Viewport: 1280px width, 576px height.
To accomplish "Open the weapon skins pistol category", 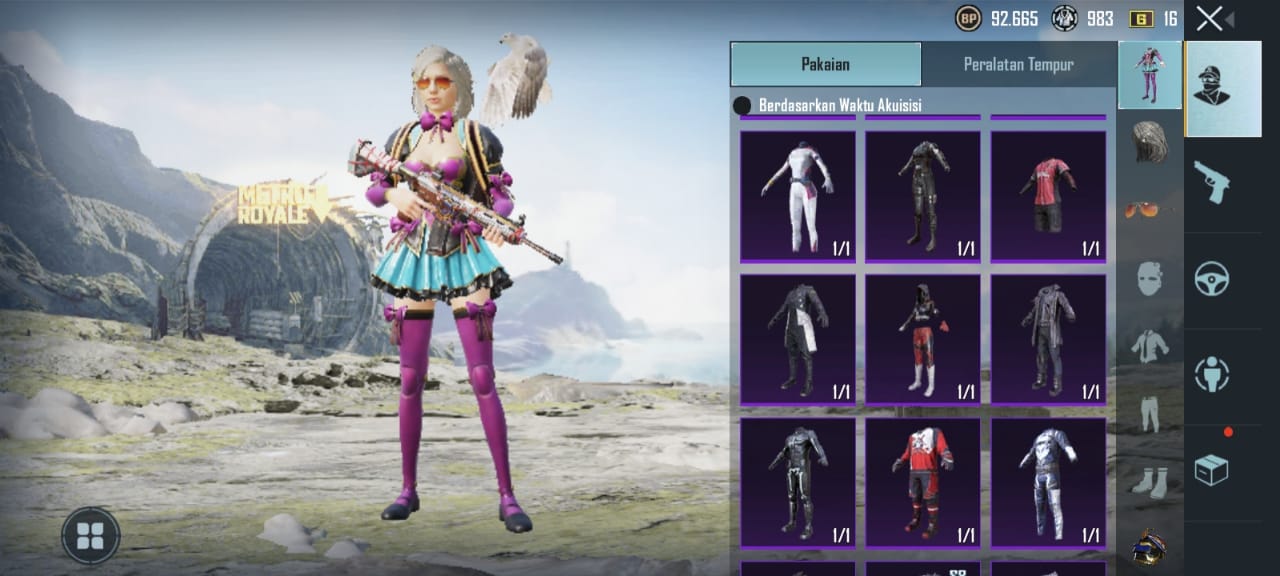I will [1211, 183].
